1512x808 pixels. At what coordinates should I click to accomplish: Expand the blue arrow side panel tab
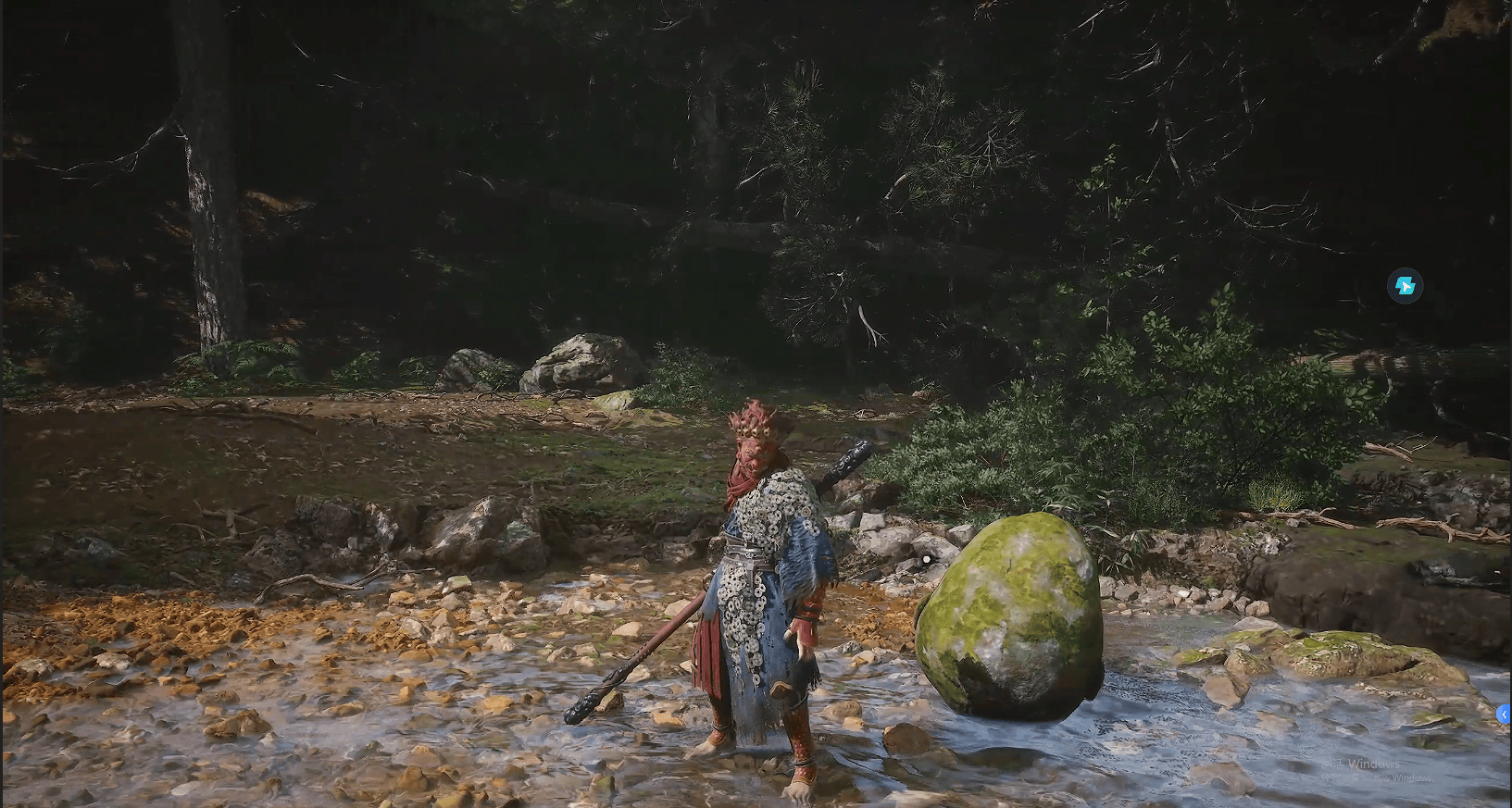[x=1503, y=714]
